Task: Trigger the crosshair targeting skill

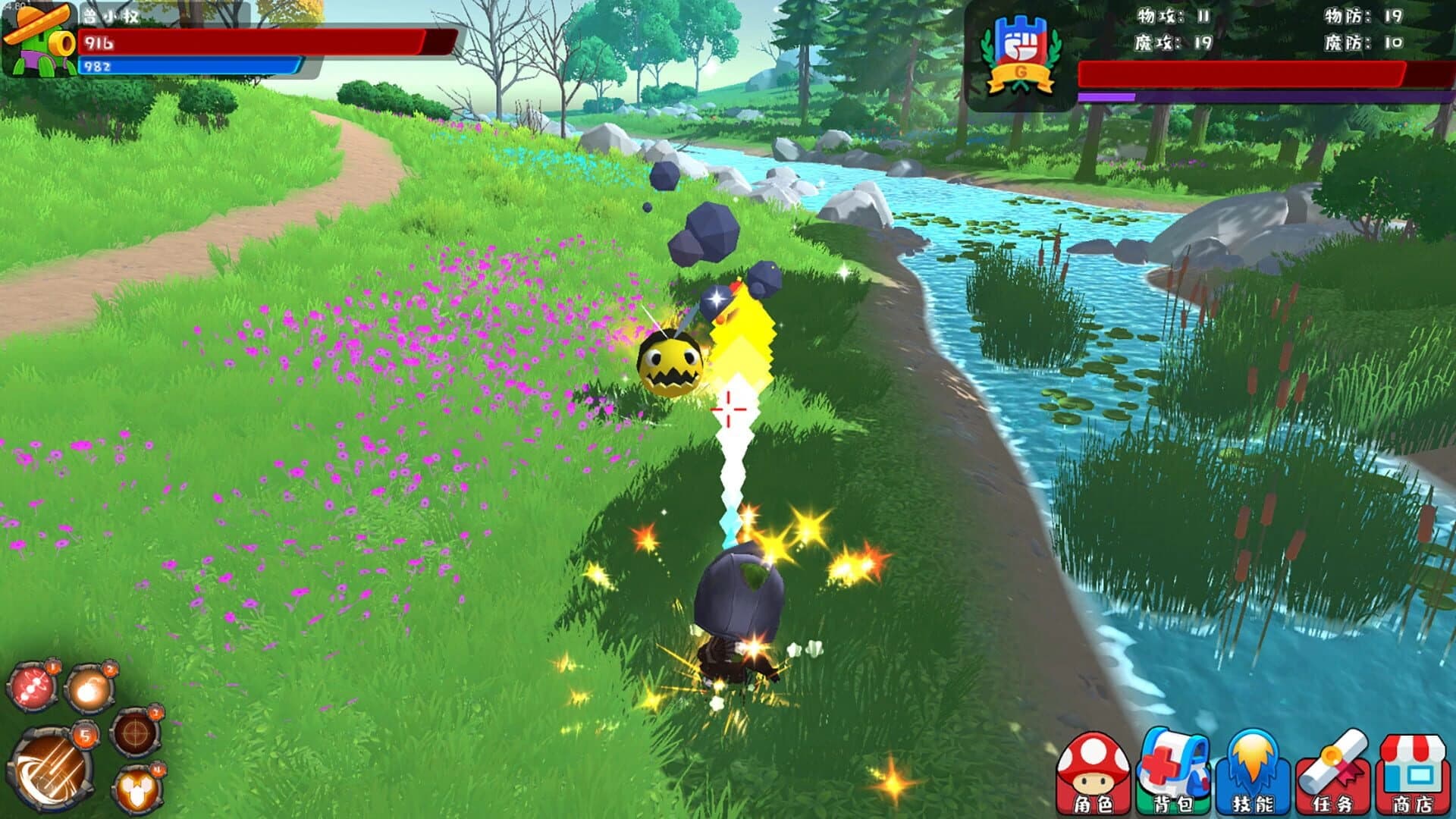Action: coord(135,732)
